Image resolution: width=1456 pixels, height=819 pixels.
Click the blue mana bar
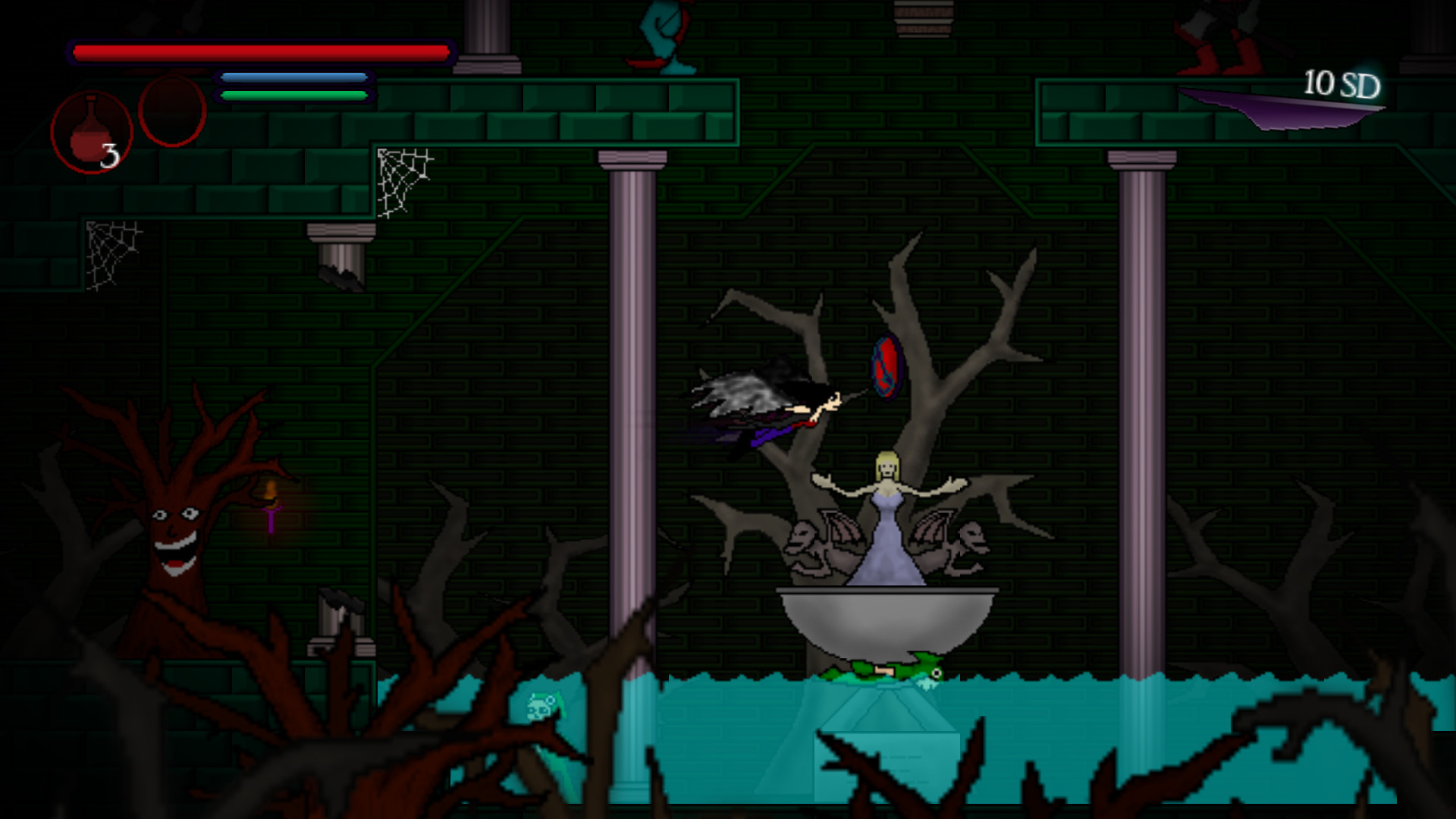point(292,77)
